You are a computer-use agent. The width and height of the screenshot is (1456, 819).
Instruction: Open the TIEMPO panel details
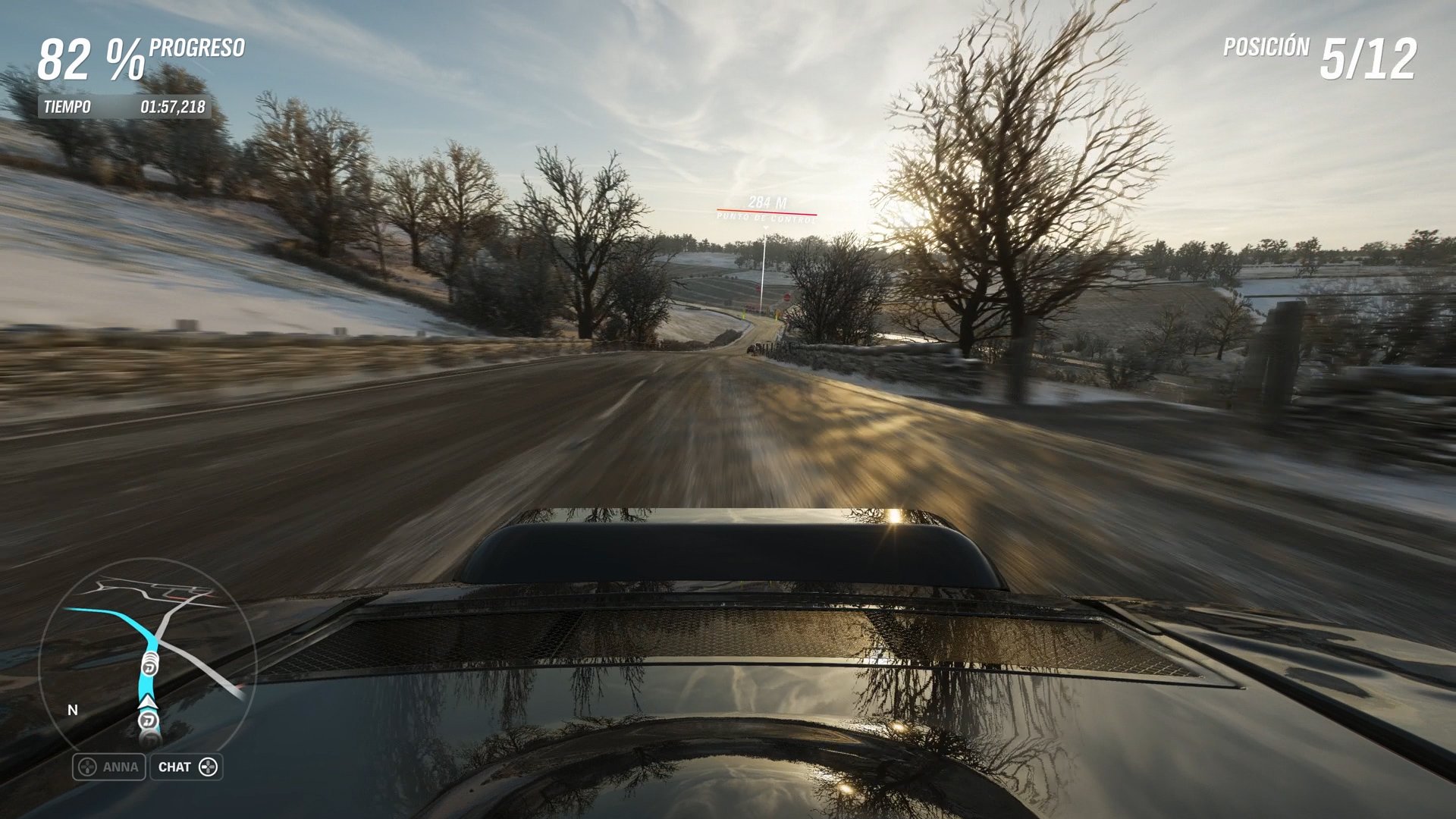pyautogui.click(x=67, y=106)
